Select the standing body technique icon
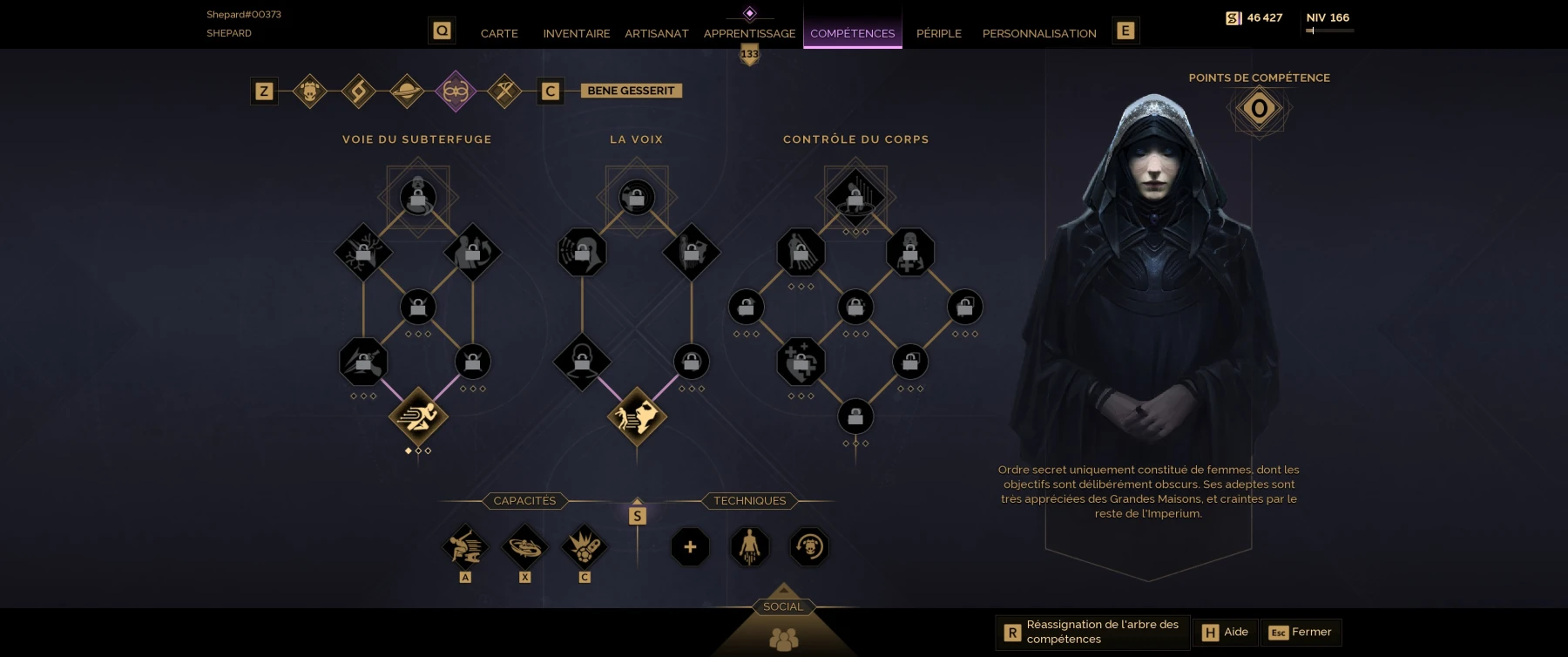The width and height of the screenshot is (1568, 657). (x=749, y=547)
